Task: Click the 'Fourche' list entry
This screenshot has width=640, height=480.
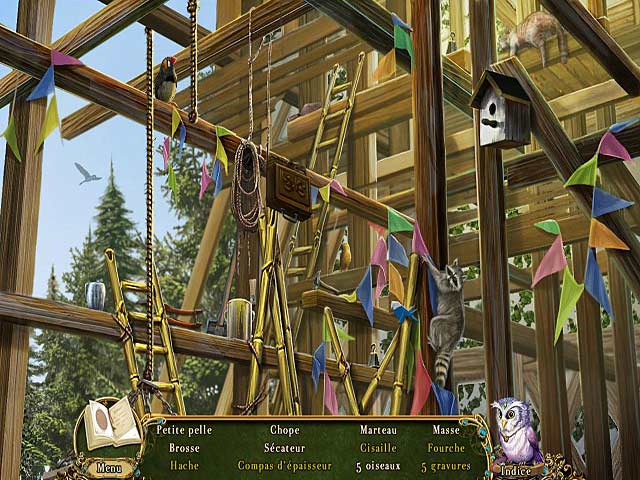Action: click(445, 448)
